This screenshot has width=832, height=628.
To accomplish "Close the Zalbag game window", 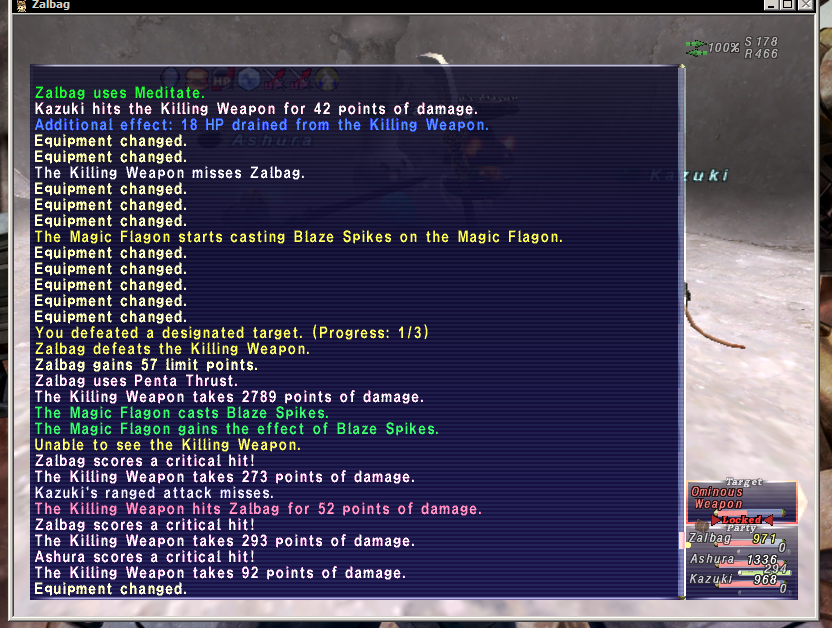I will point(804,6).
